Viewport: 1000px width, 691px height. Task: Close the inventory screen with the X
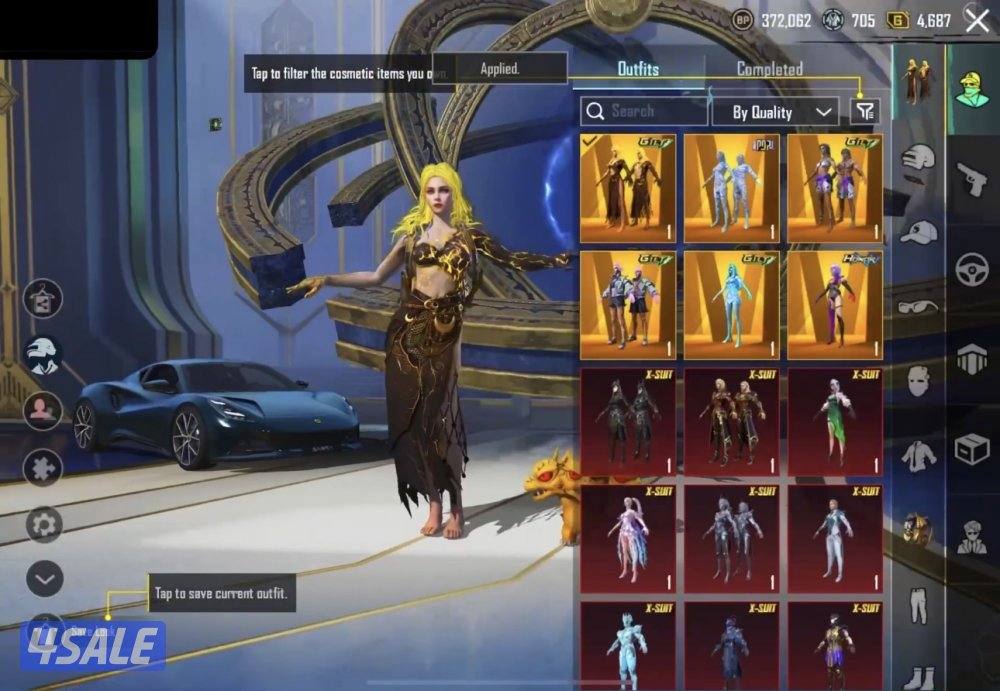point(976,18)
